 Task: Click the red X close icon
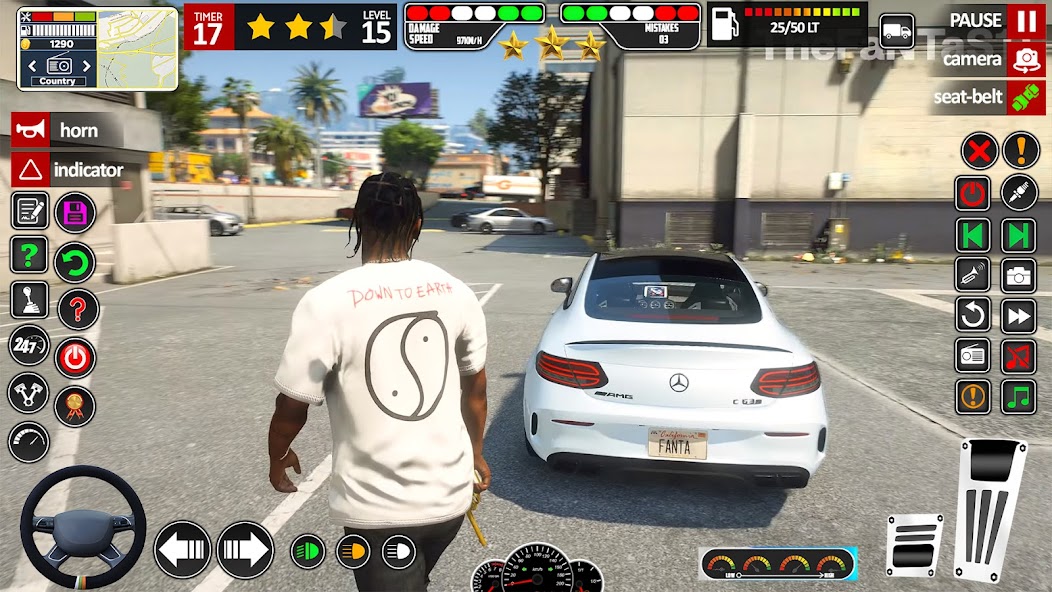point(979,150)
